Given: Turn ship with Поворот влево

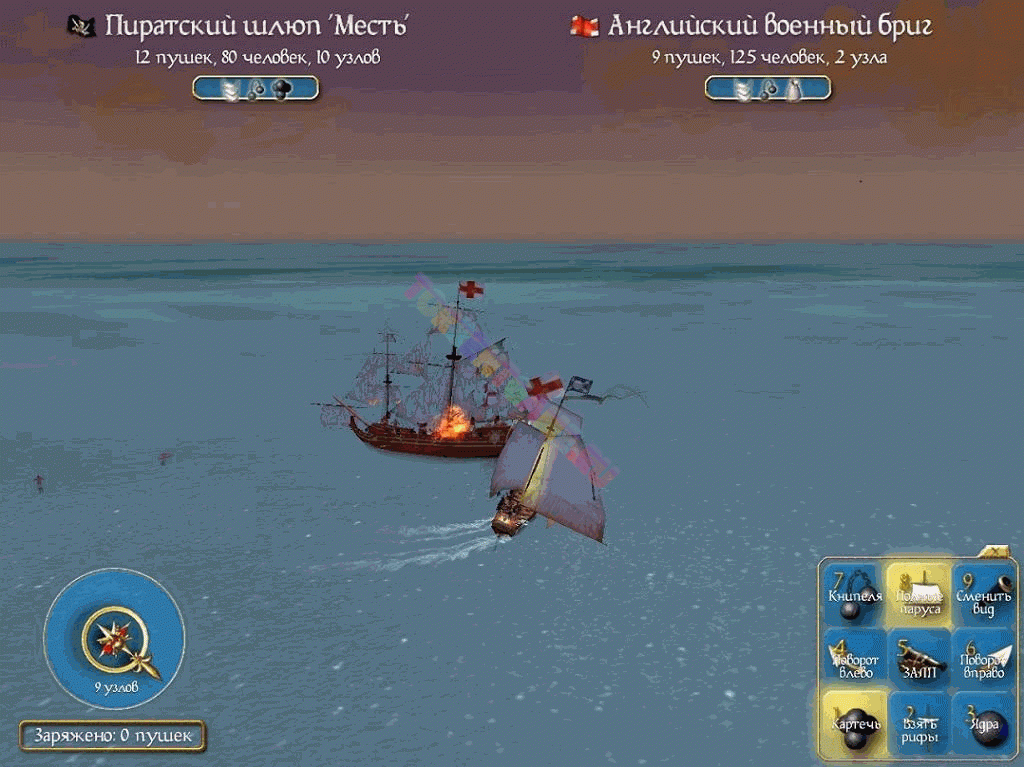Looking at the screenshot, I should [855, 658].
